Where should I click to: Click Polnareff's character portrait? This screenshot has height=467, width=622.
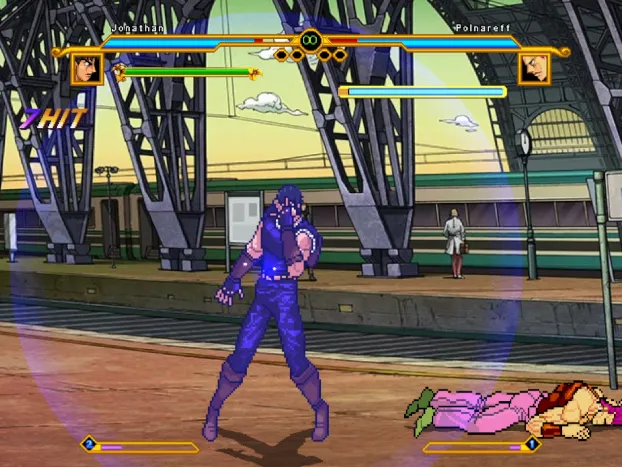click(x=534, y=69)
